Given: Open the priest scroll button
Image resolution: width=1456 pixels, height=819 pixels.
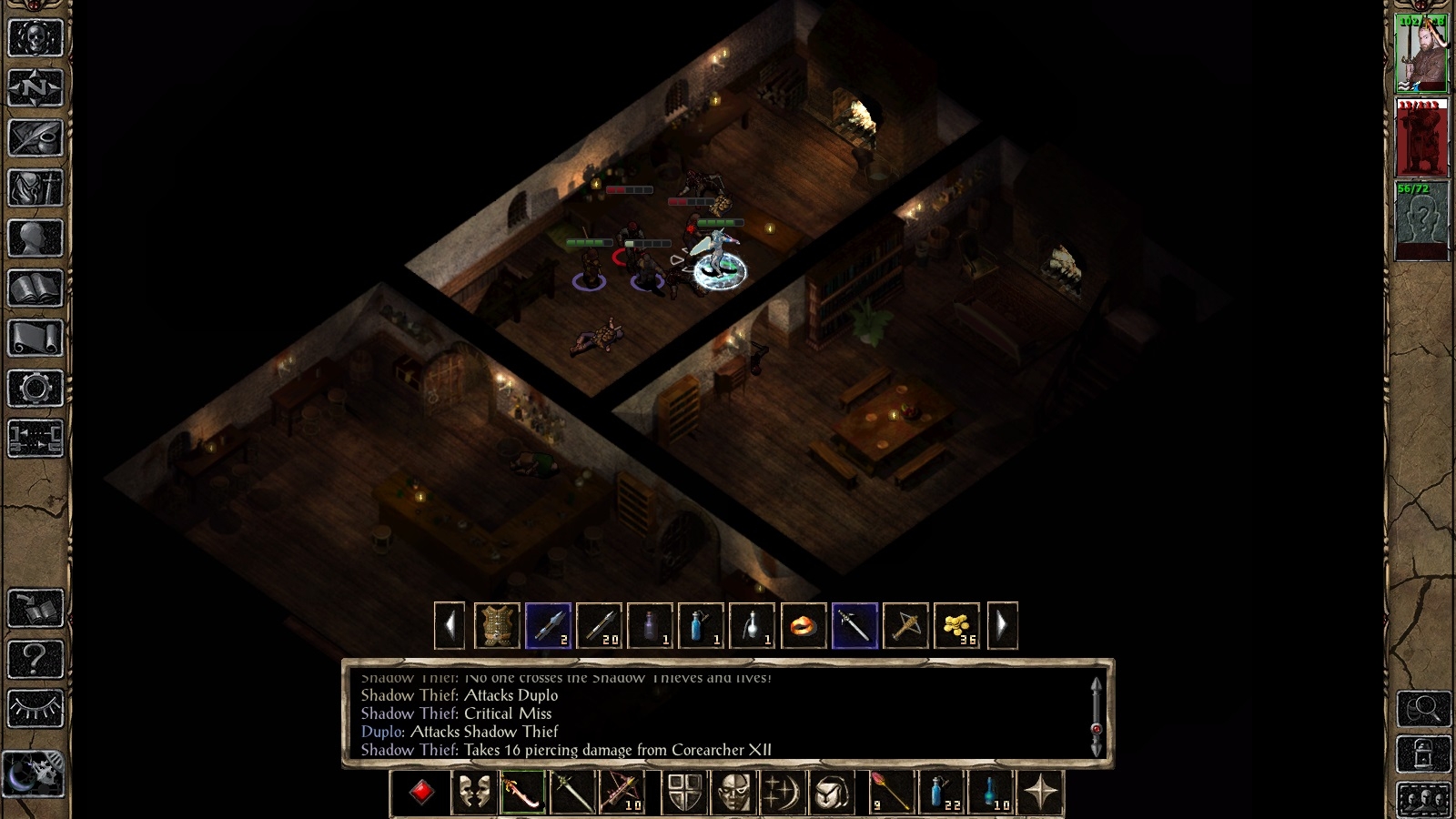Looking at the screenshot, I should 35,339.
